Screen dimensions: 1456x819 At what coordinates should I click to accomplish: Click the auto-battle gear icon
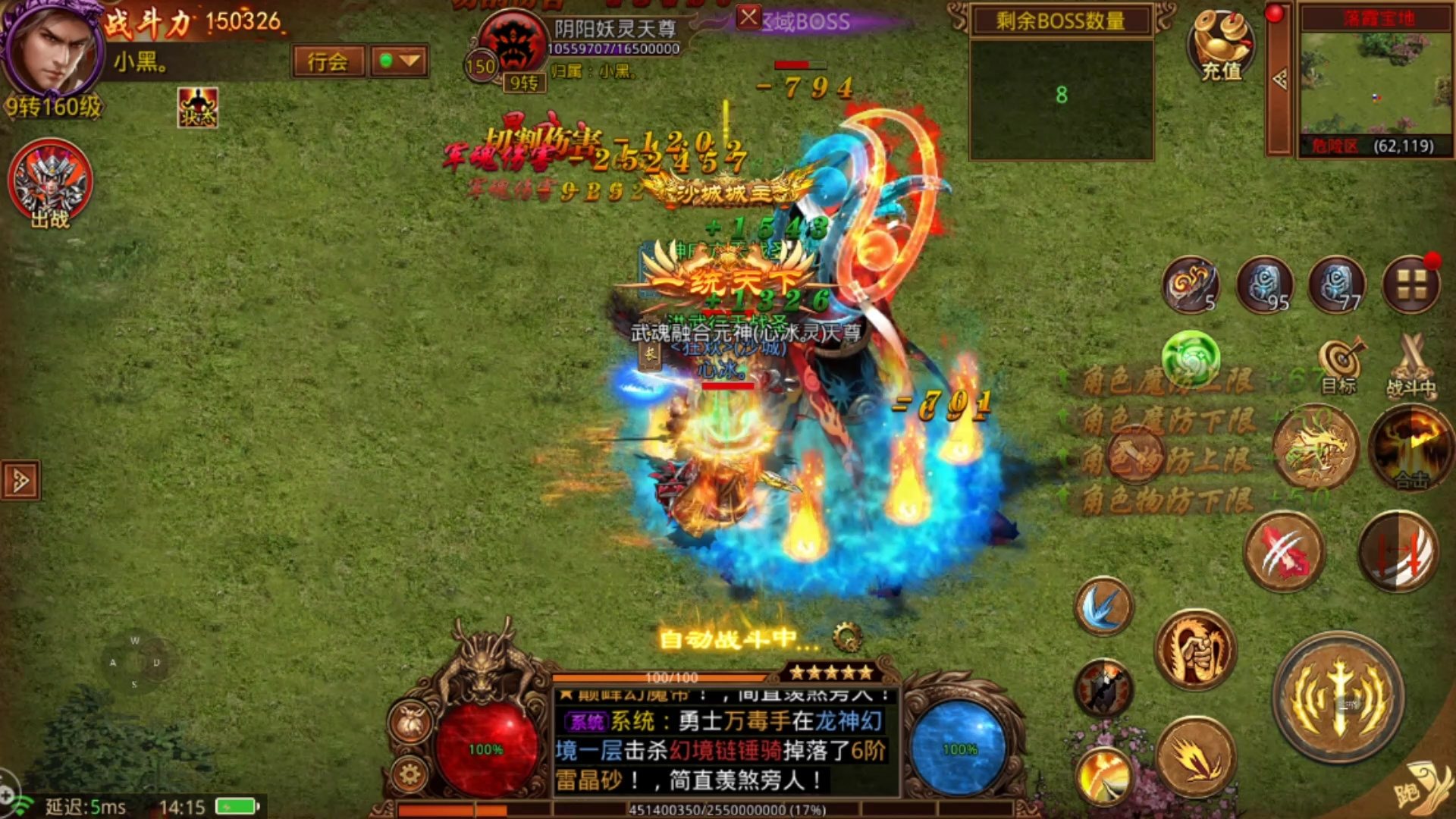pyautogui.click(x=847, y=638)
